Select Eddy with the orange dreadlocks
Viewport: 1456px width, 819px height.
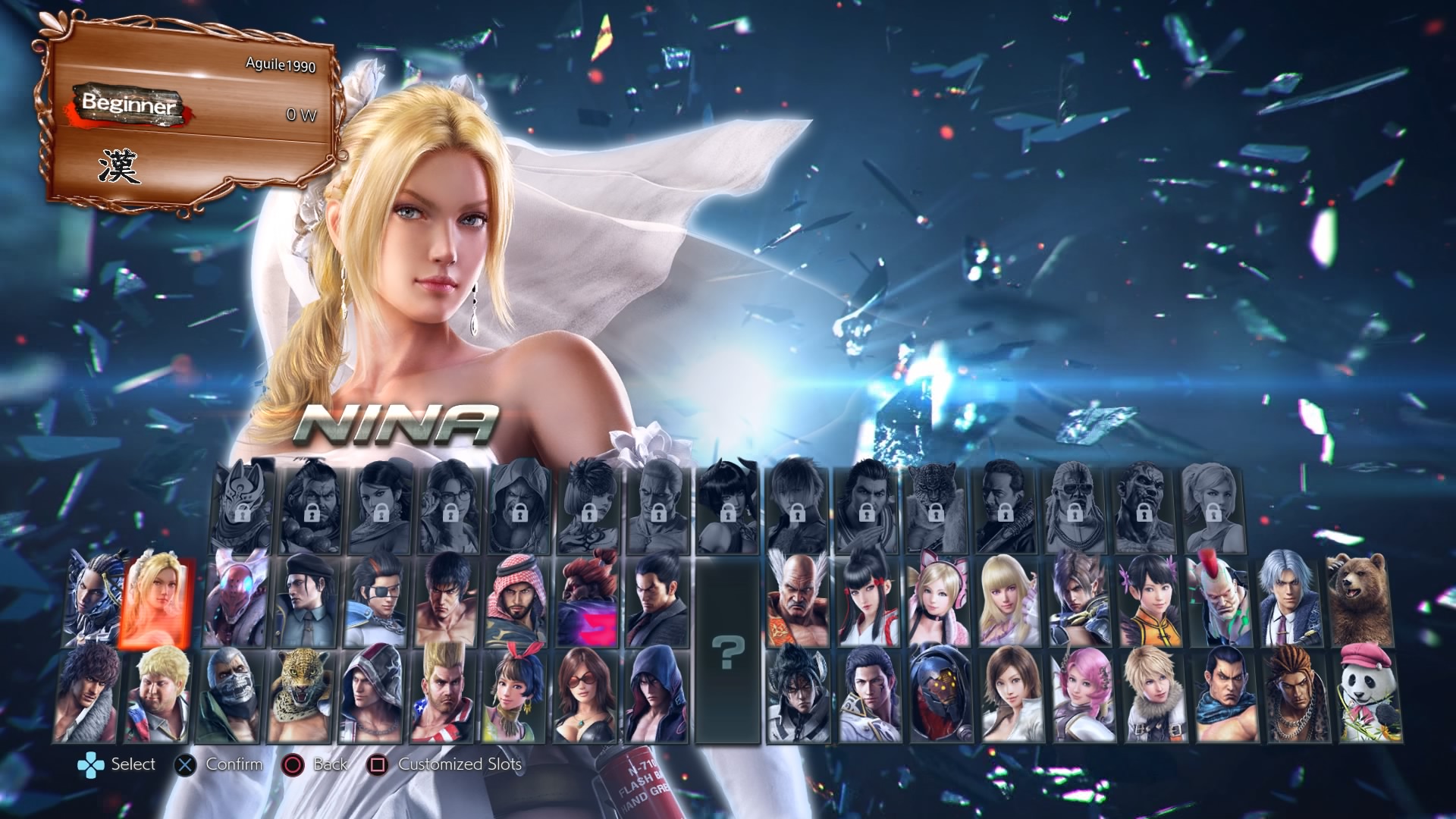pyautogui.click(x=1295, y=695)
